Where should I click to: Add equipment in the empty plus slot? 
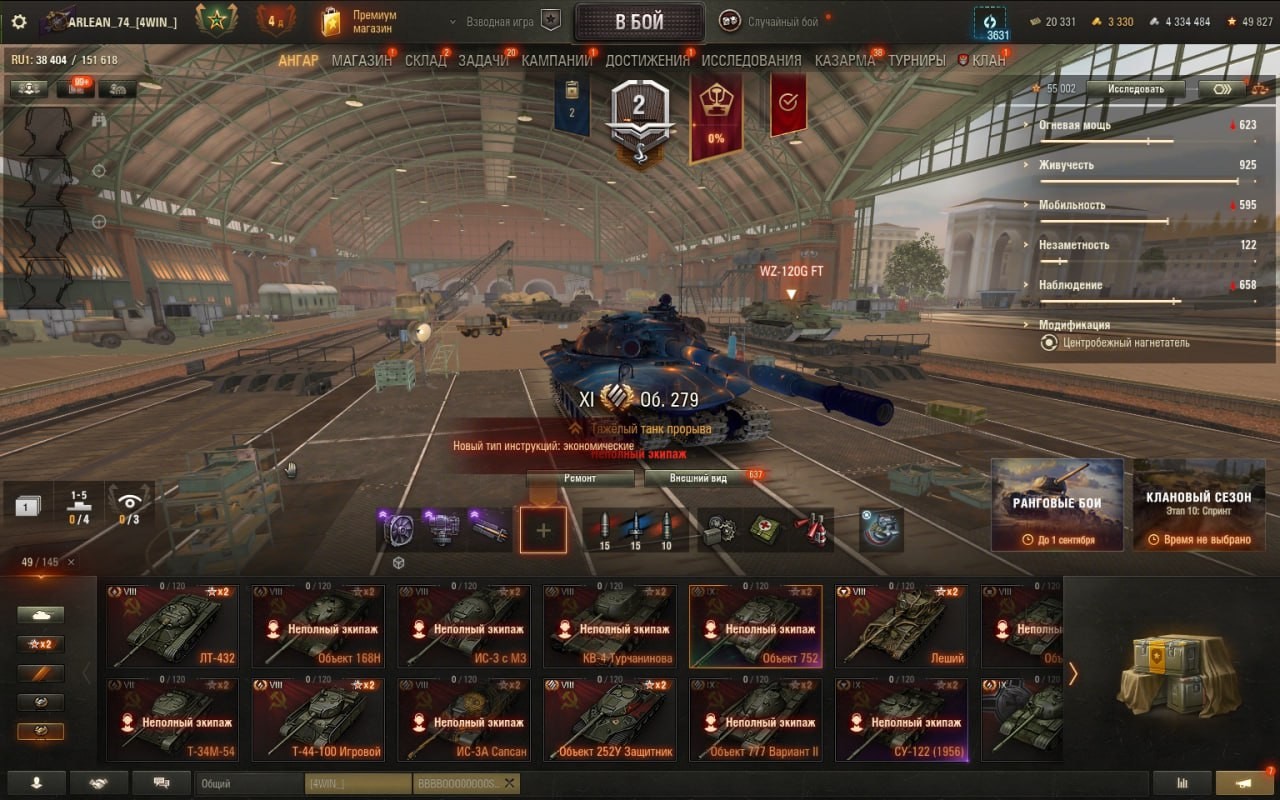(x=543, y=530)
